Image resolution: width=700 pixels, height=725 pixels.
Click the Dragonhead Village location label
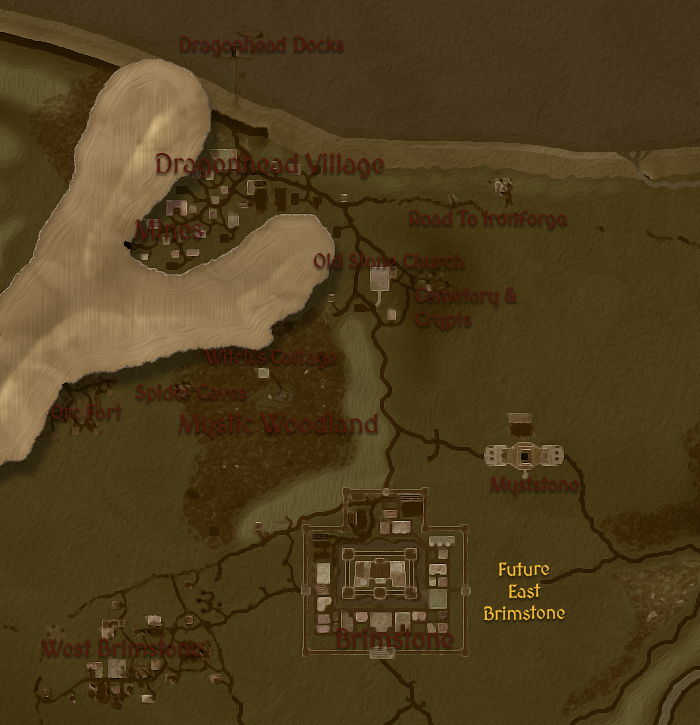[269, 165]
